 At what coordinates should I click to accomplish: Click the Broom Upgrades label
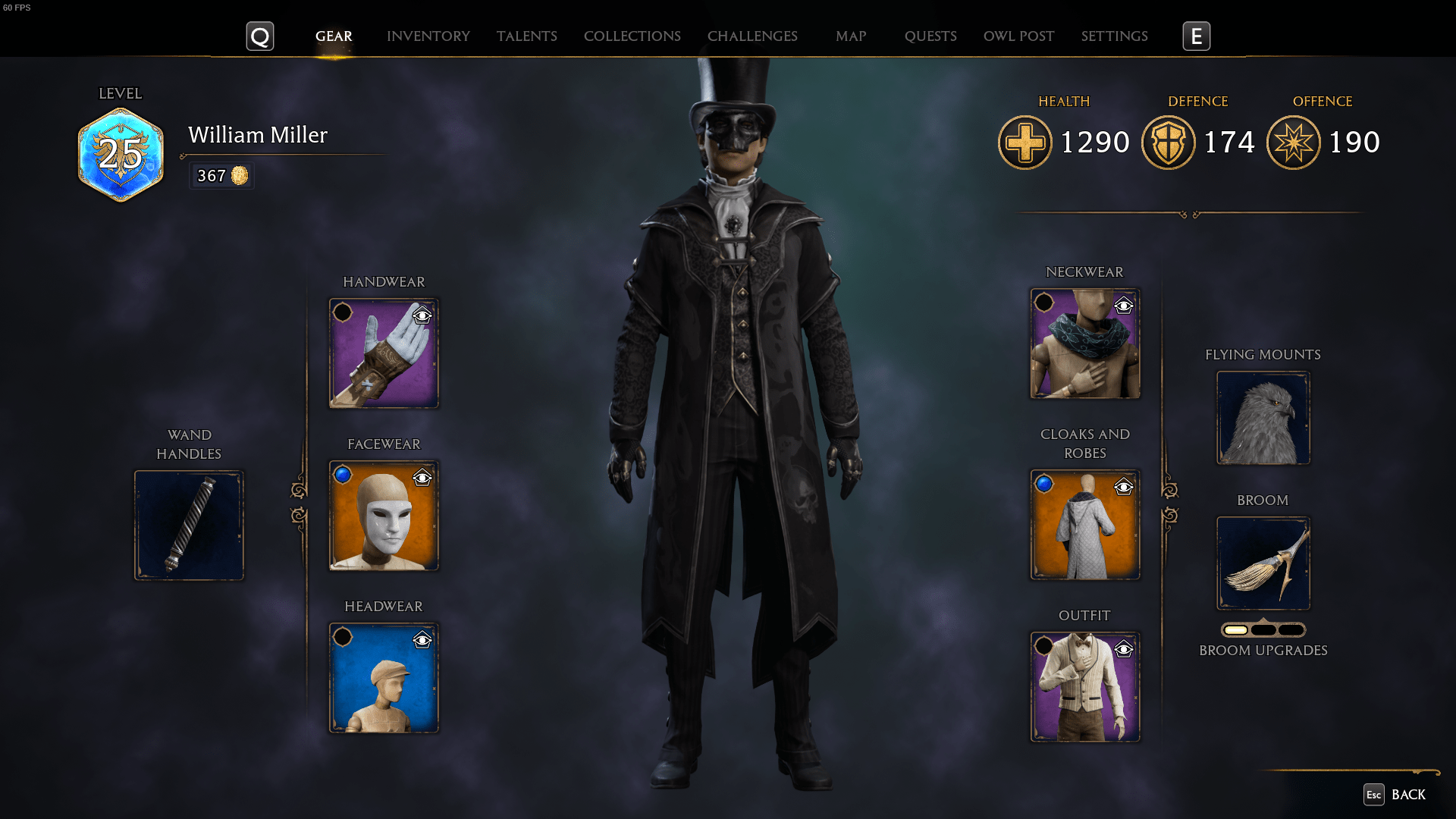tap(1263, 650)
